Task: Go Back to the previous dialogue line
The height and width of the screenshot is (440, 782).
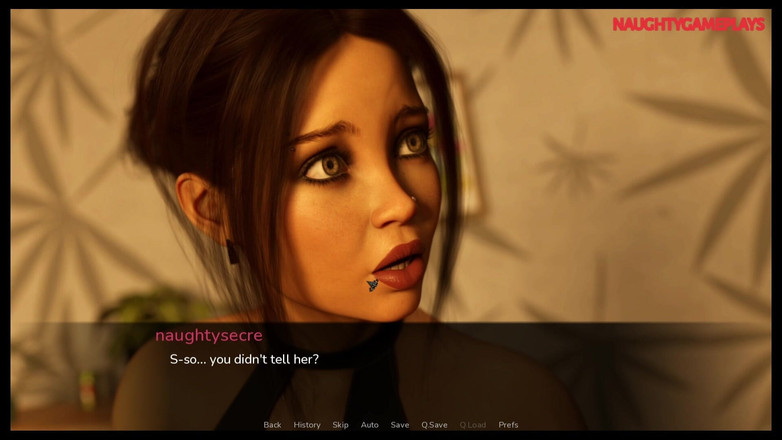Action: pos(272,425)
